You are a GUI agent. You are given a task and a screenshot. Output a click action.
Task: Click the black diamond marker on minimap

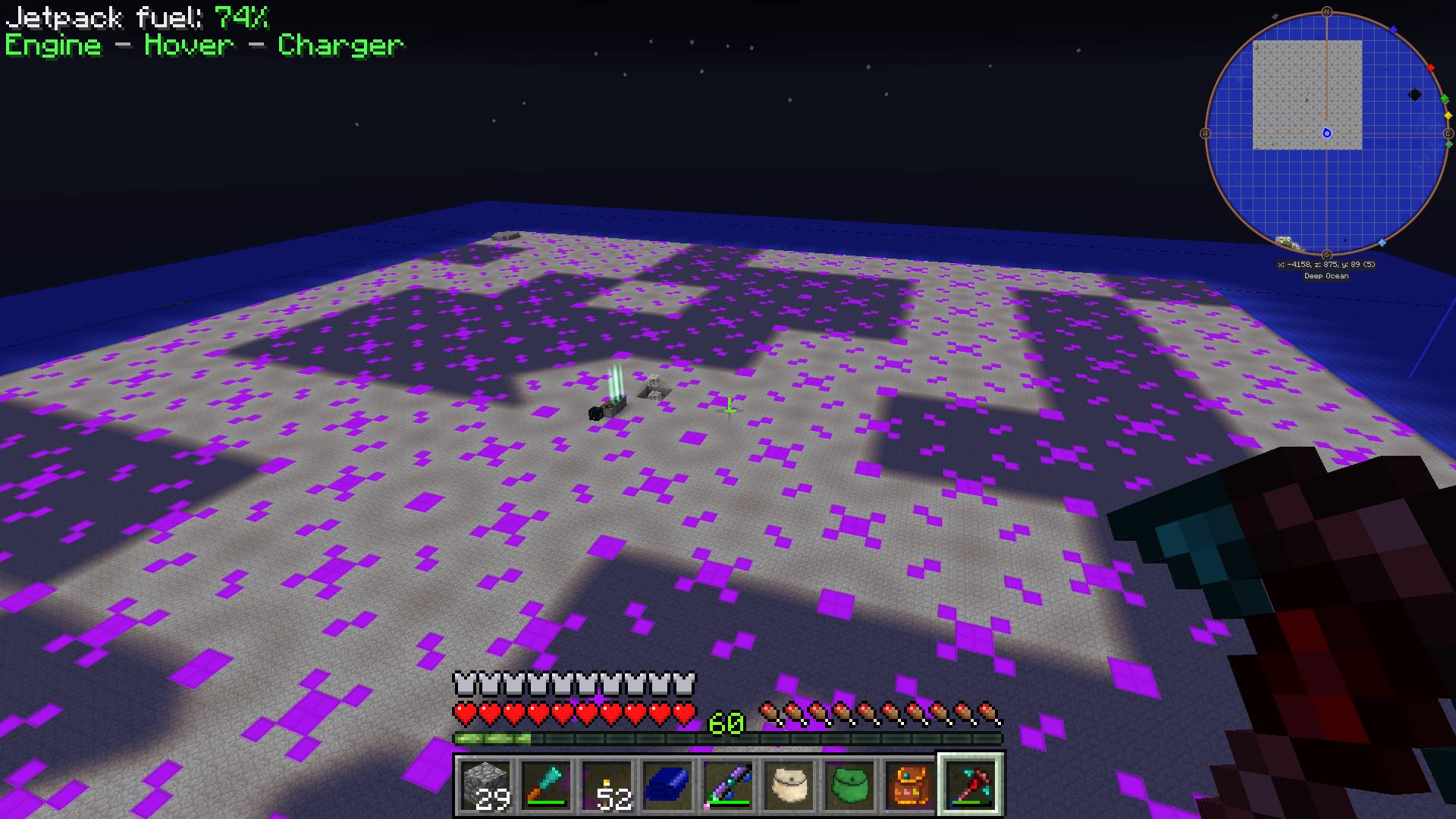[1415, 95]
